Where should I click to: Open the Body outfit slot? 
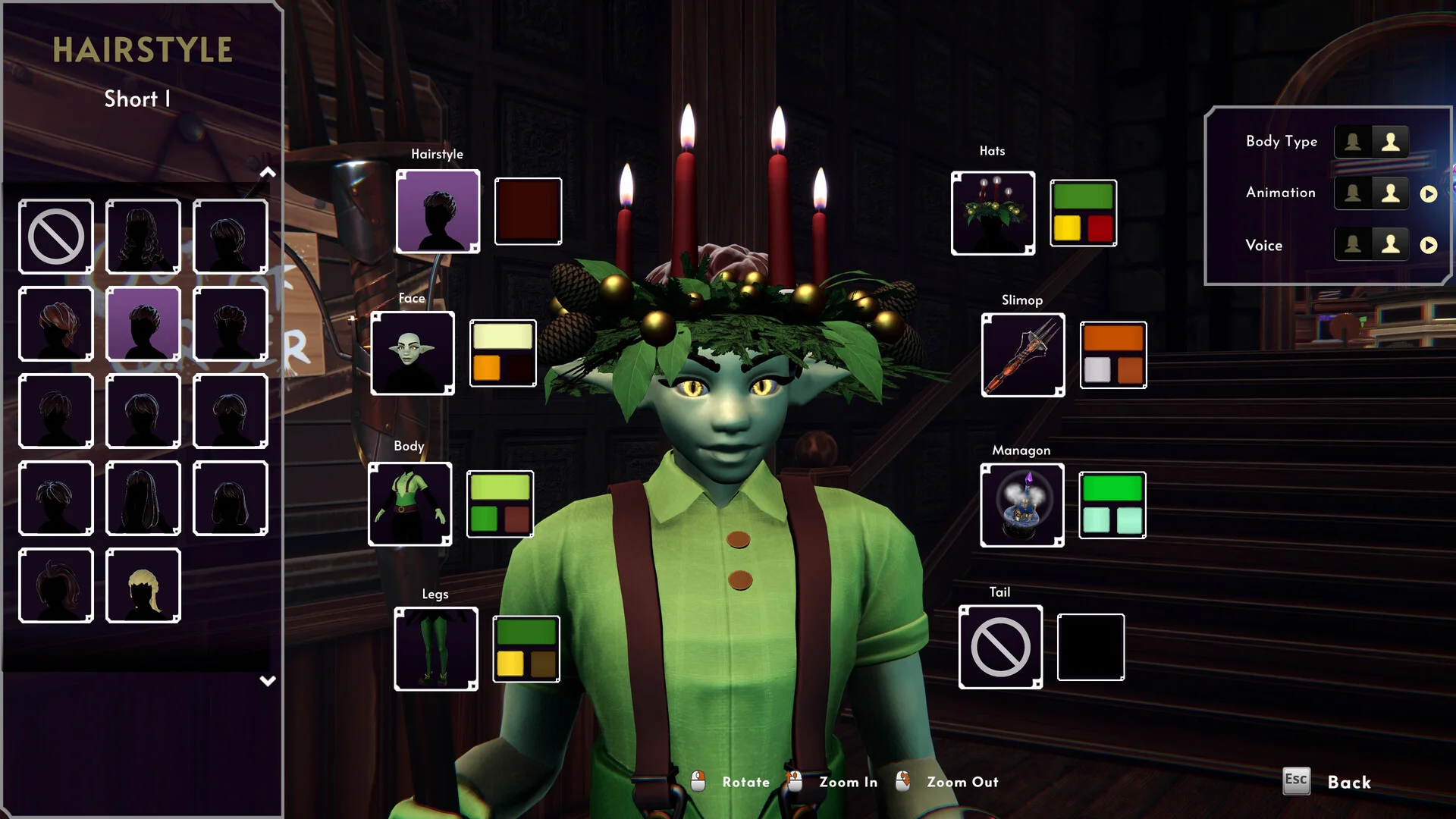click(x=409, y=504)
